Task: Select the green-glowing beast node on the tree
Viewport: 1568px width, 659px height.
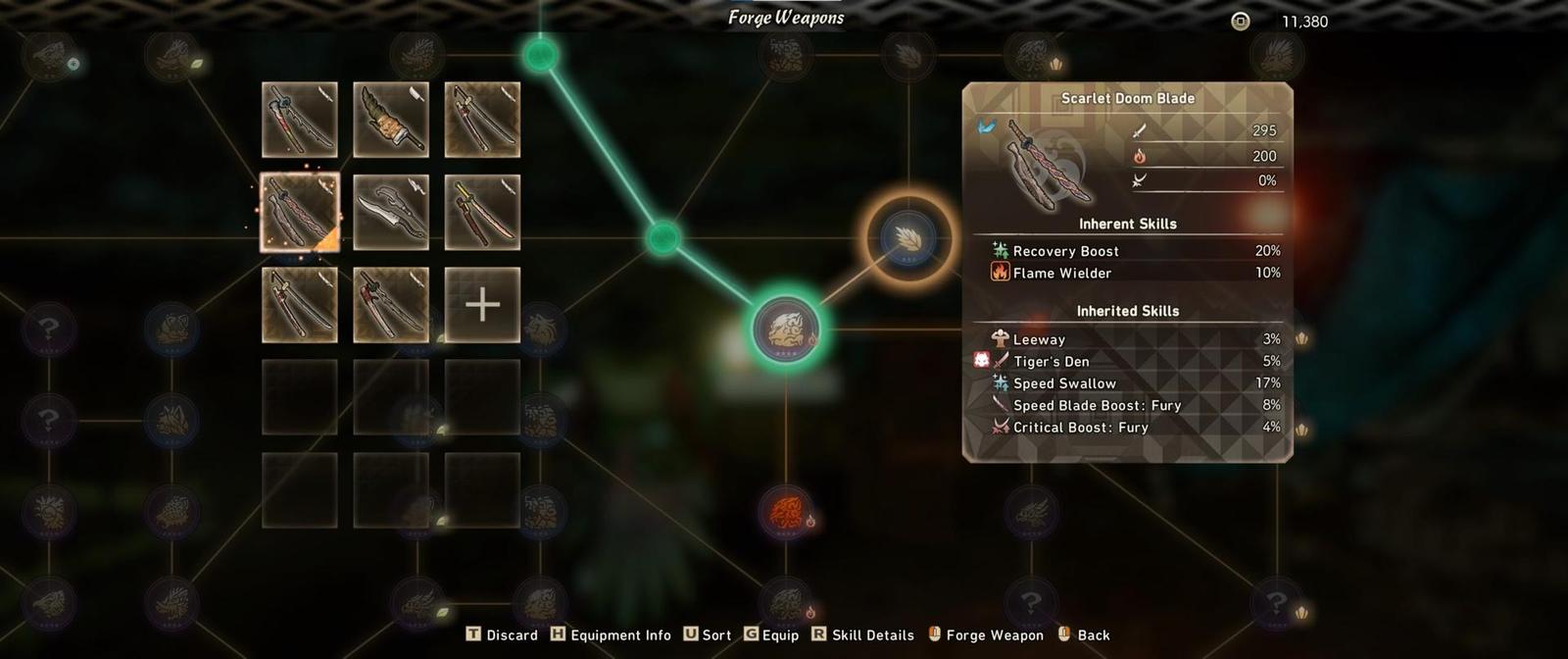Action: click(786, 329)
